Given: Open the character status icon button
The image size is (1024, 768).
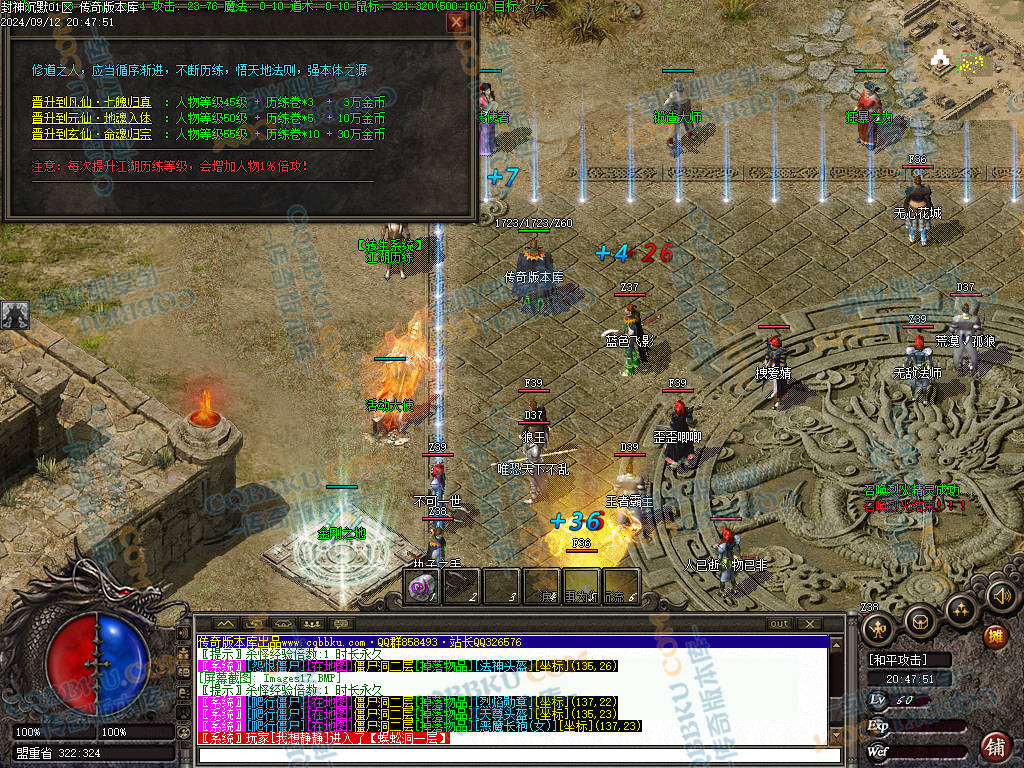Looking at the screenshot, I should [880, 628].
